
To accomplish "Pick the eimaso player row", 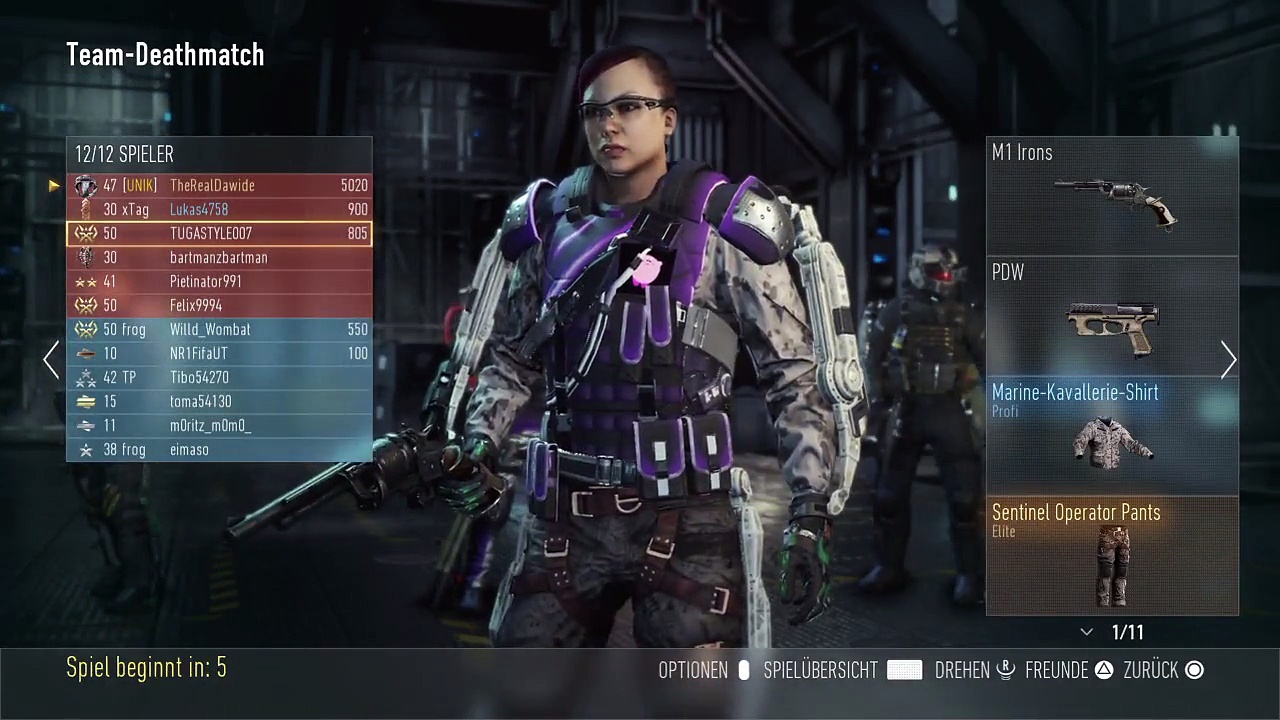I will [x=219, y=449].
